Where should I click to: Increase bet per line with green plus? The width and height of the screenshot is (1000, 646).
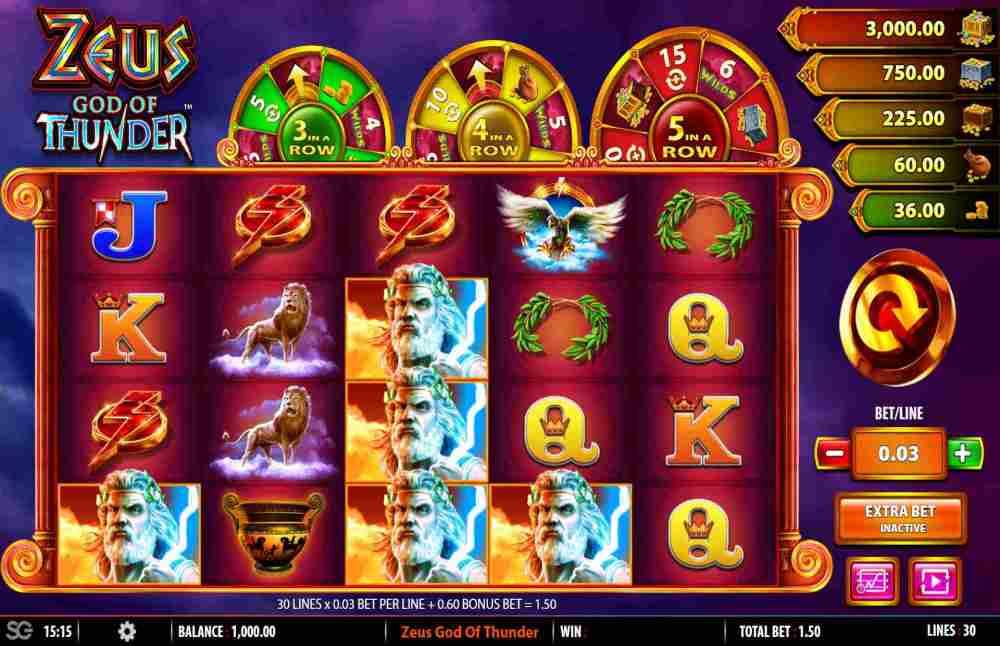(962, 453)
